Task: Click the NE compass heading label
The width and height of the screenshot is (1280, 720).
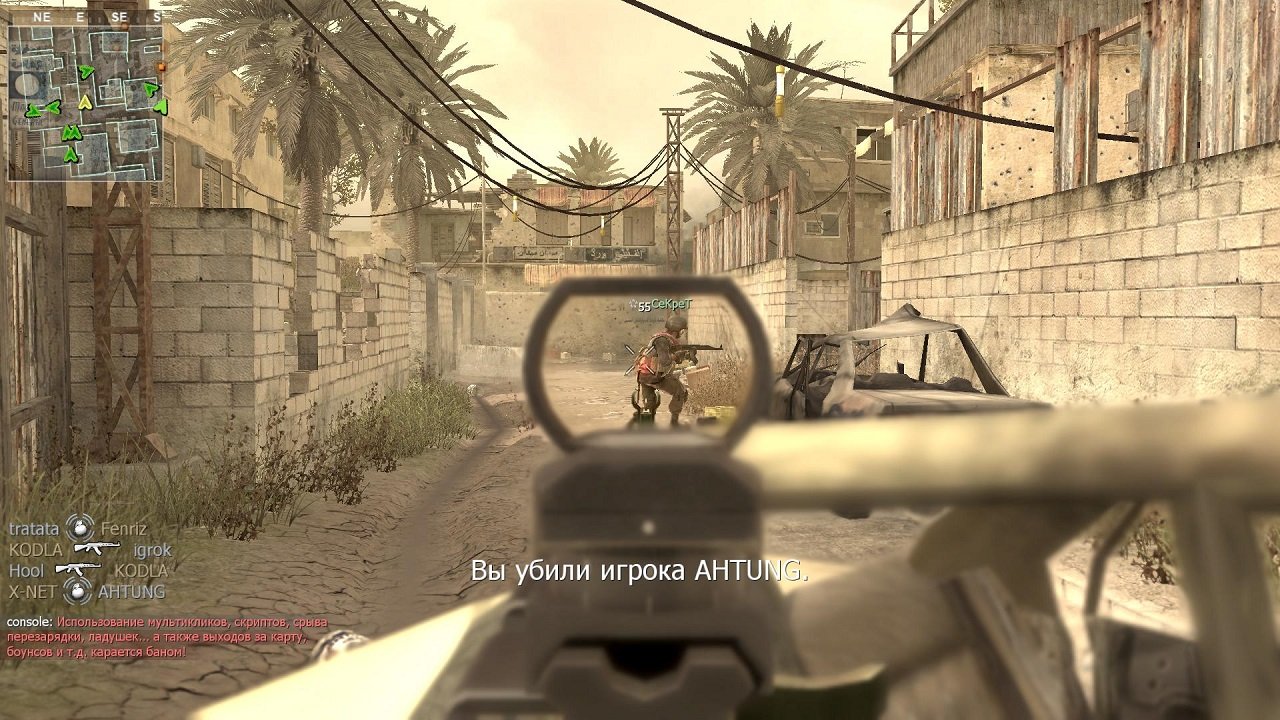Action: click(x=42, y=17)
